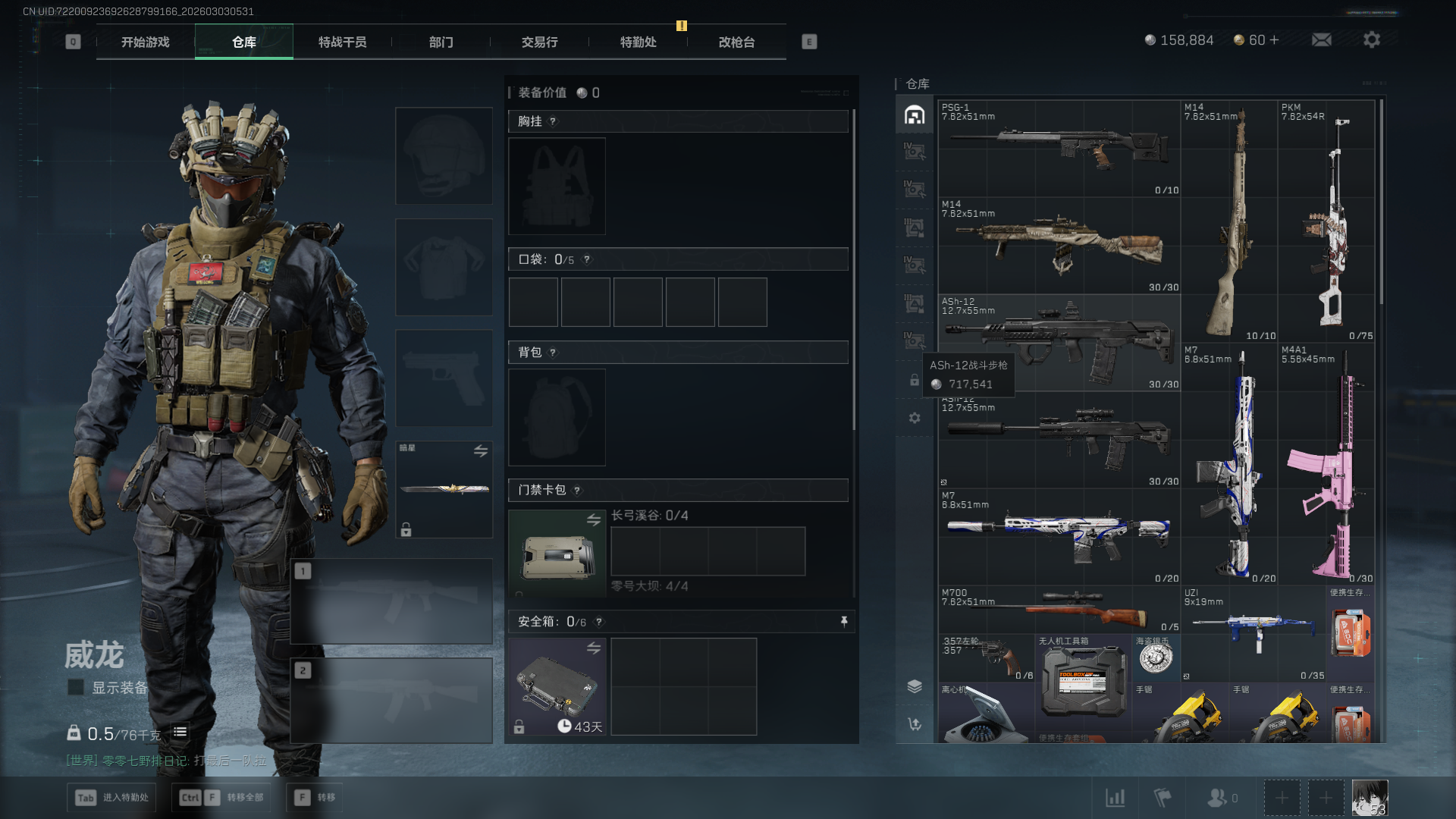Click the 进入特勤处 button
This screenshot has width=1456, height=819.
click(112, 798)
